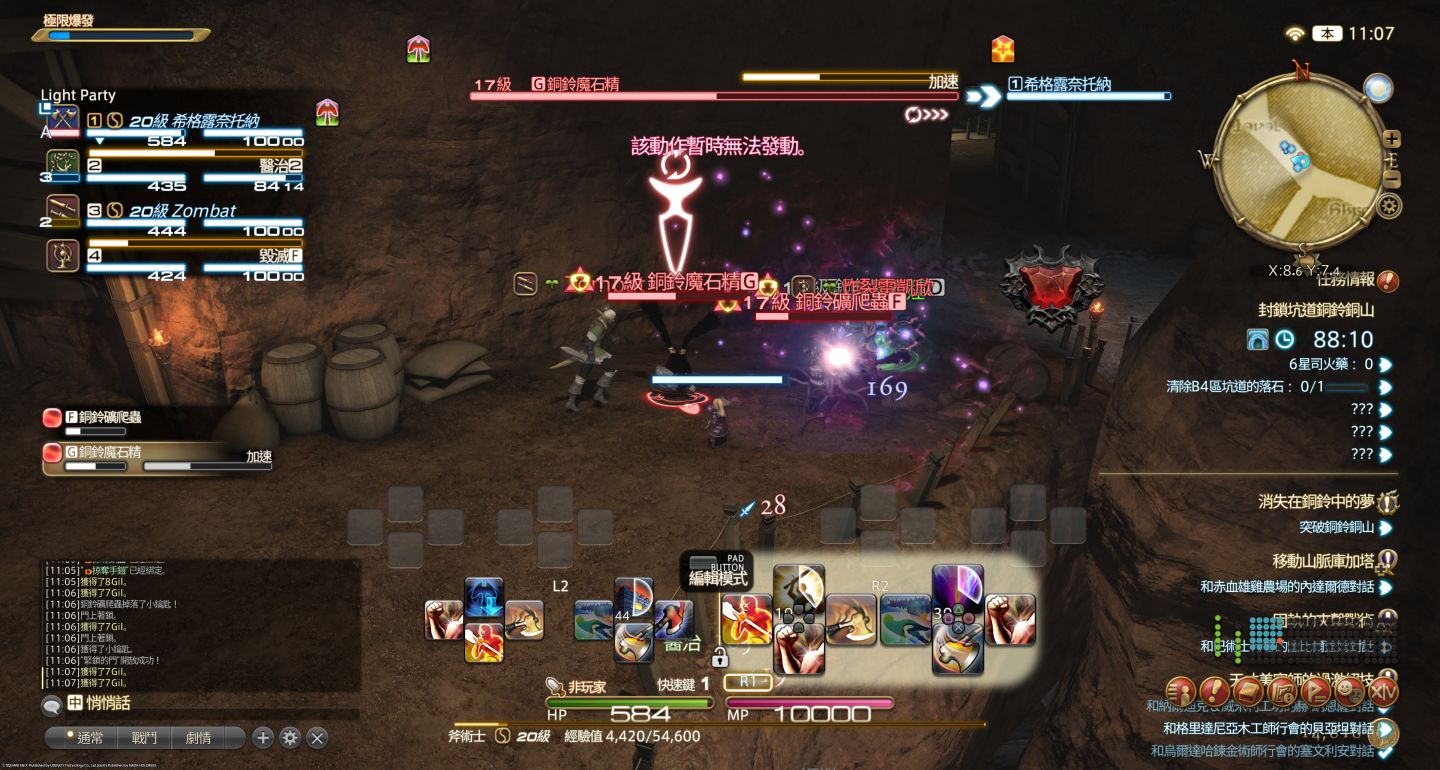This screenshot has width=1440, height=770.
Task: Zoom in the minimap with plus button
Action: [x=1391, y=139]
